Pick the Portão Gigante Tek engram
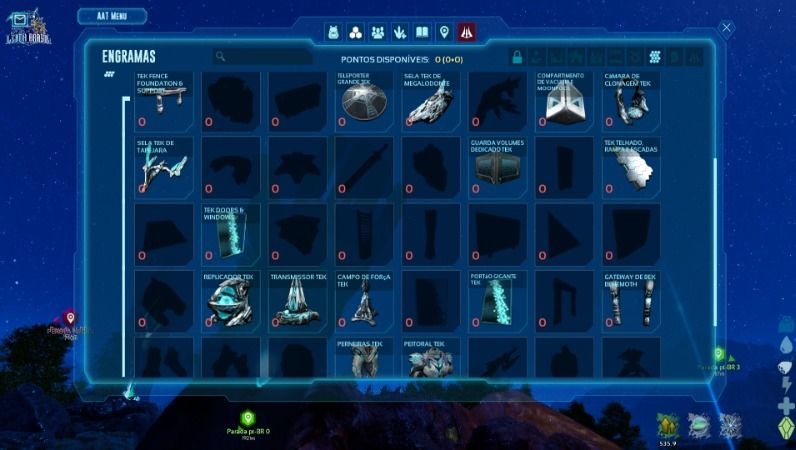796x450 pixels. [497, 300]
